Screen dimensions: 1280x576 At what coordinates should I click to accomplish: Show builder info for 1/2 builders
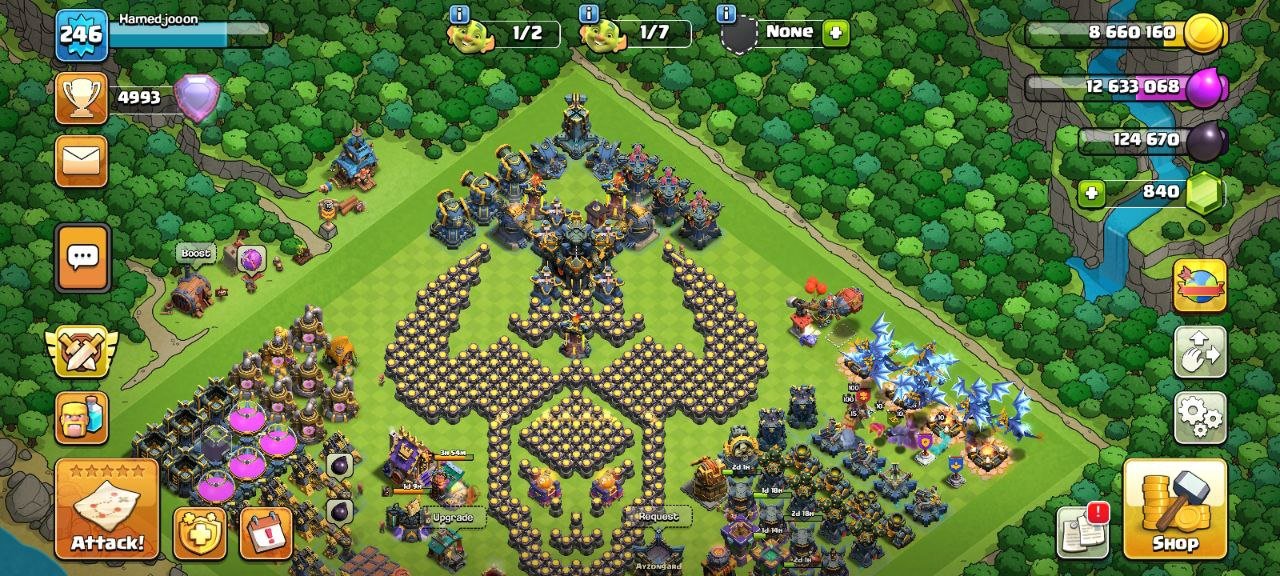(x=459, y=14)
